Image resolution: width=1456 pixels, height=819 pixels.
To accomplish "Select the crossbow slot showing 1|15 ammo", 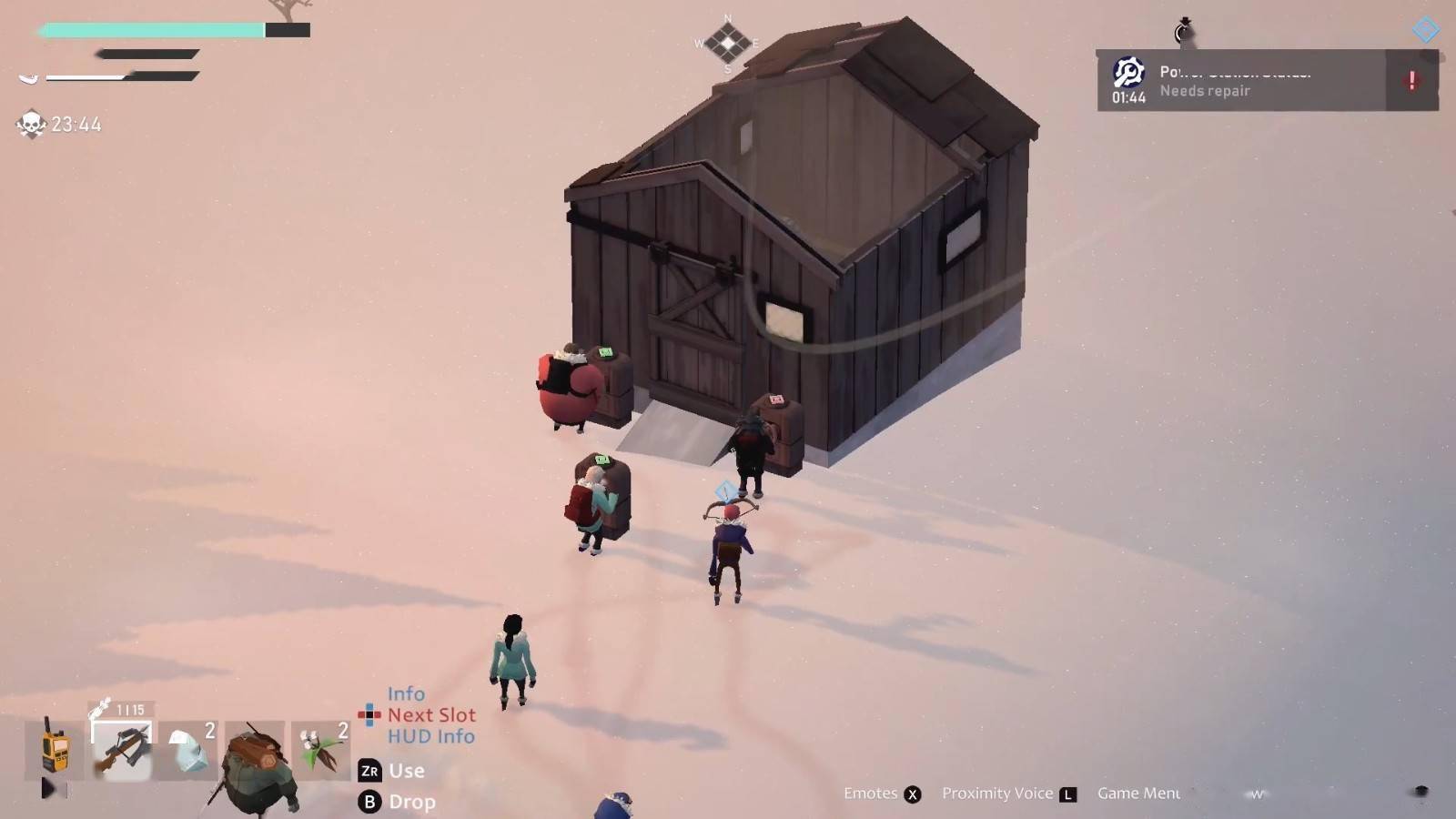I will (x=123, y=746).
